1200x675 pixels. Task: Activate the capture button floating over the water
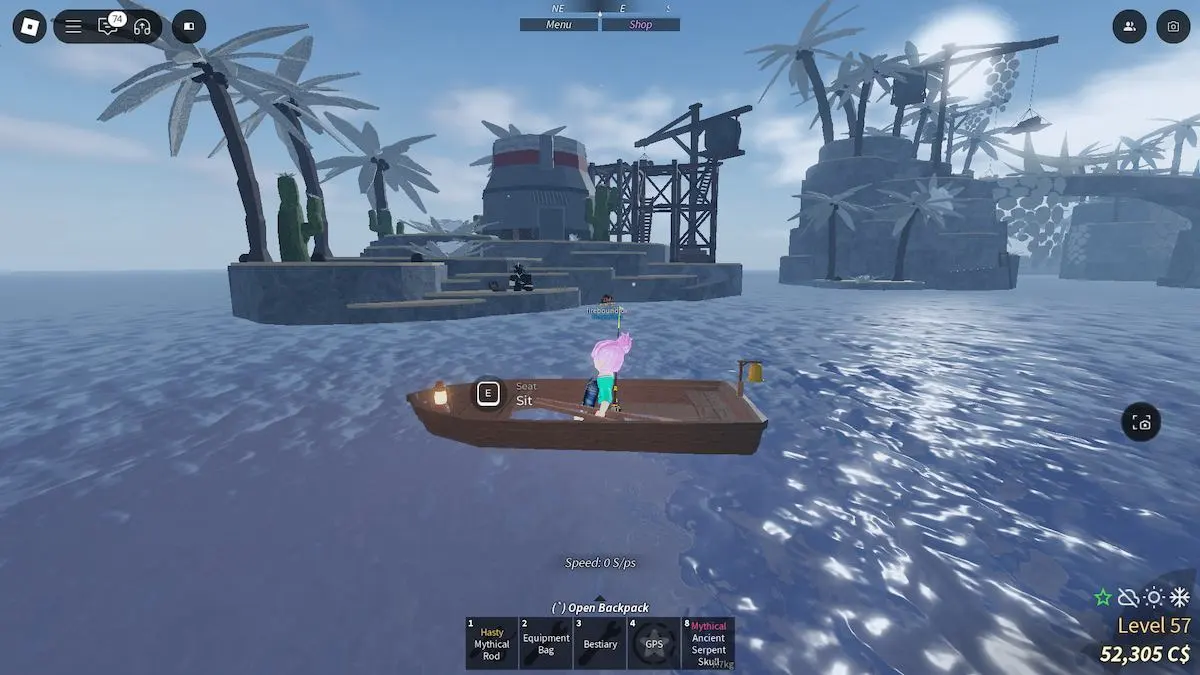(1141, 423)
